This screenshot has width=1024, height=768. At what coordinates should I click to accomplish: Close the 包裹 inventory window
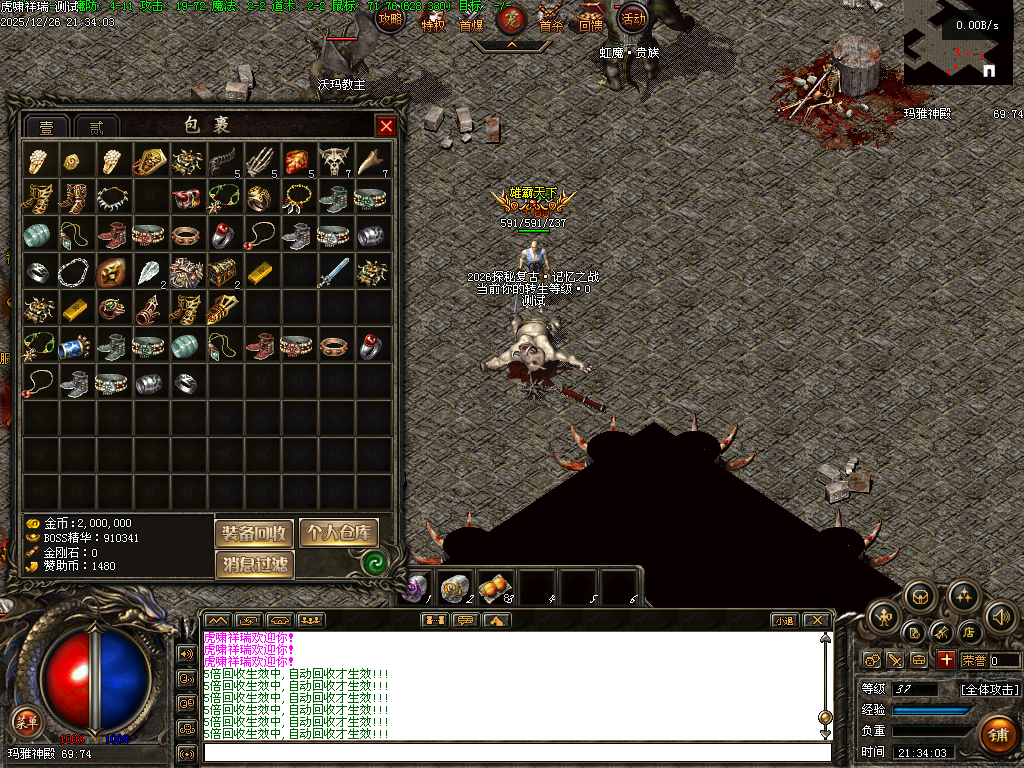(385, 126)
